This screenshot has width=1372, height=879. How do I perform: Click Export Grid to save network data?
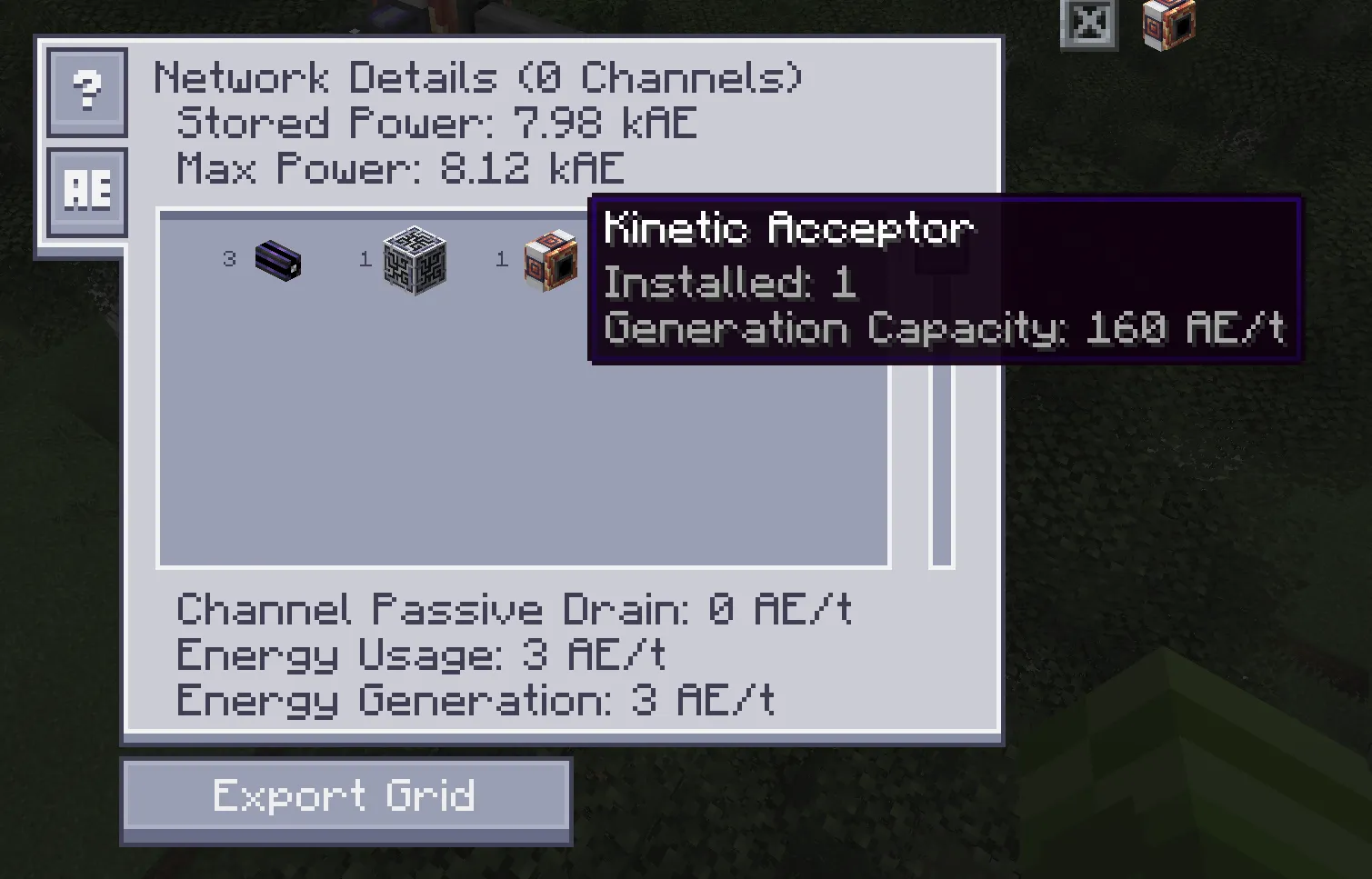pyautogui.click(x=346, y=794)
